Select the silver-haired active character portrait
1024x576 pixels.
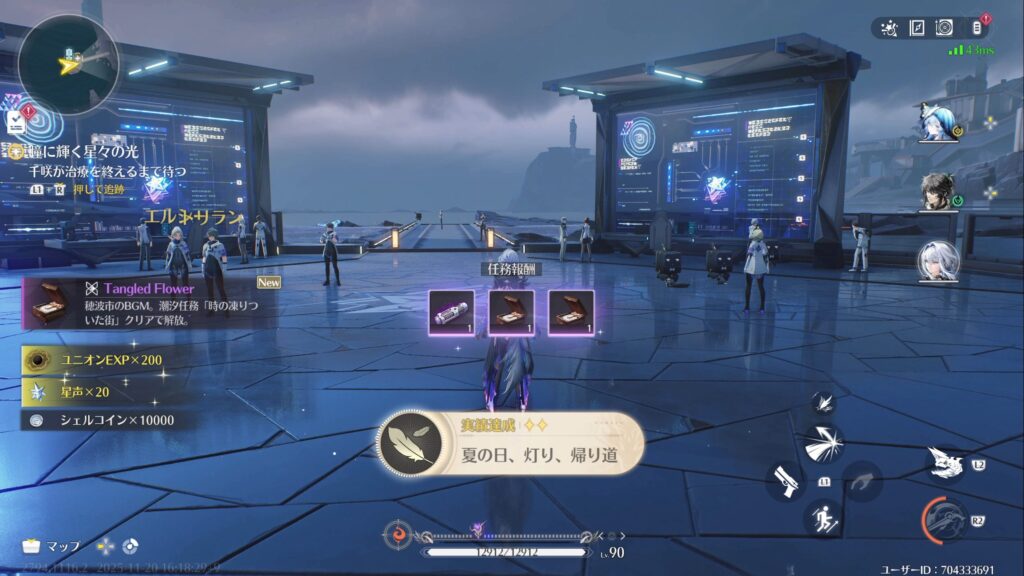(x=938, y=262)
